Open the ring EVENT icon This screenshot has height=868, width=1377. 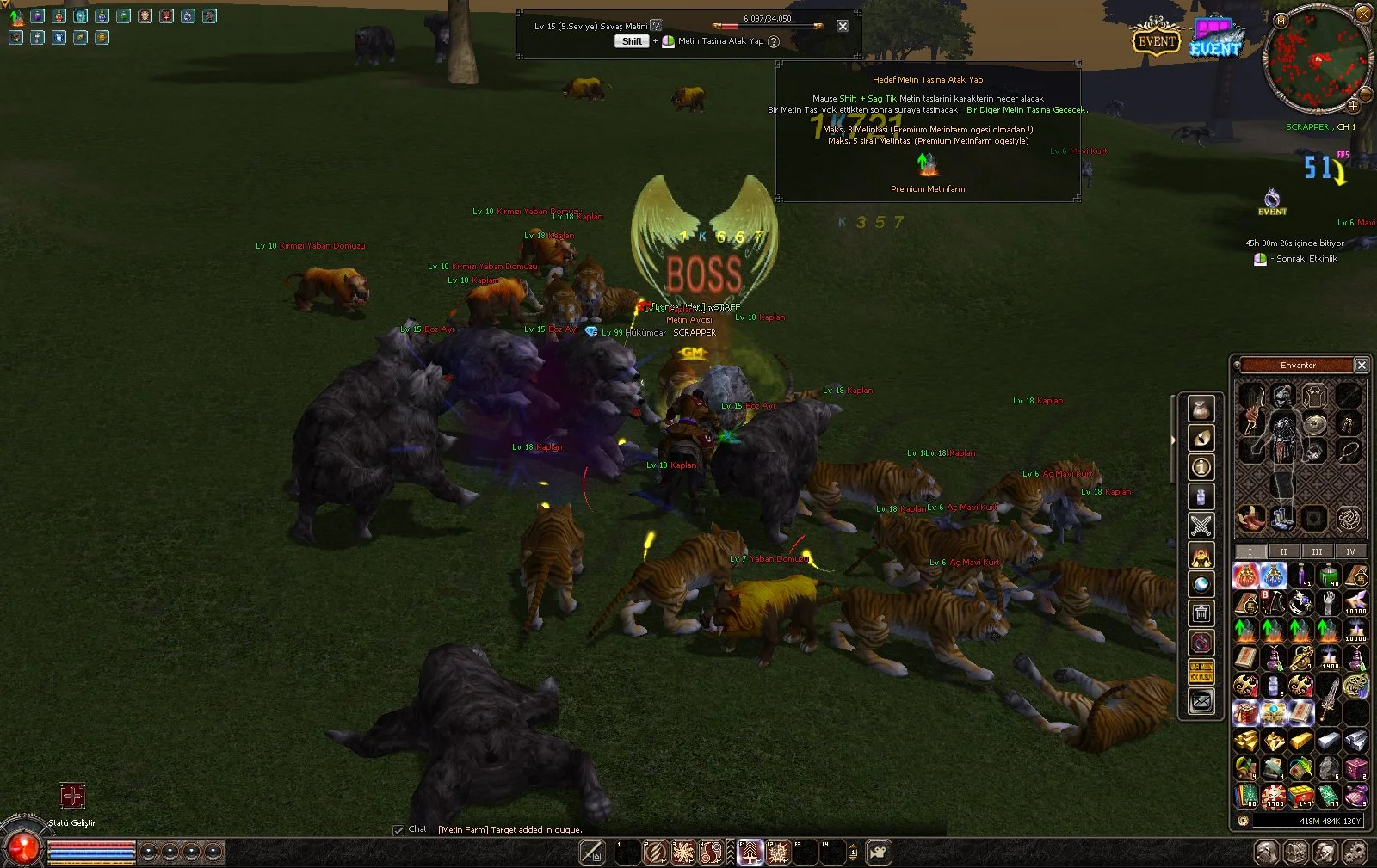click(1272, 200)
